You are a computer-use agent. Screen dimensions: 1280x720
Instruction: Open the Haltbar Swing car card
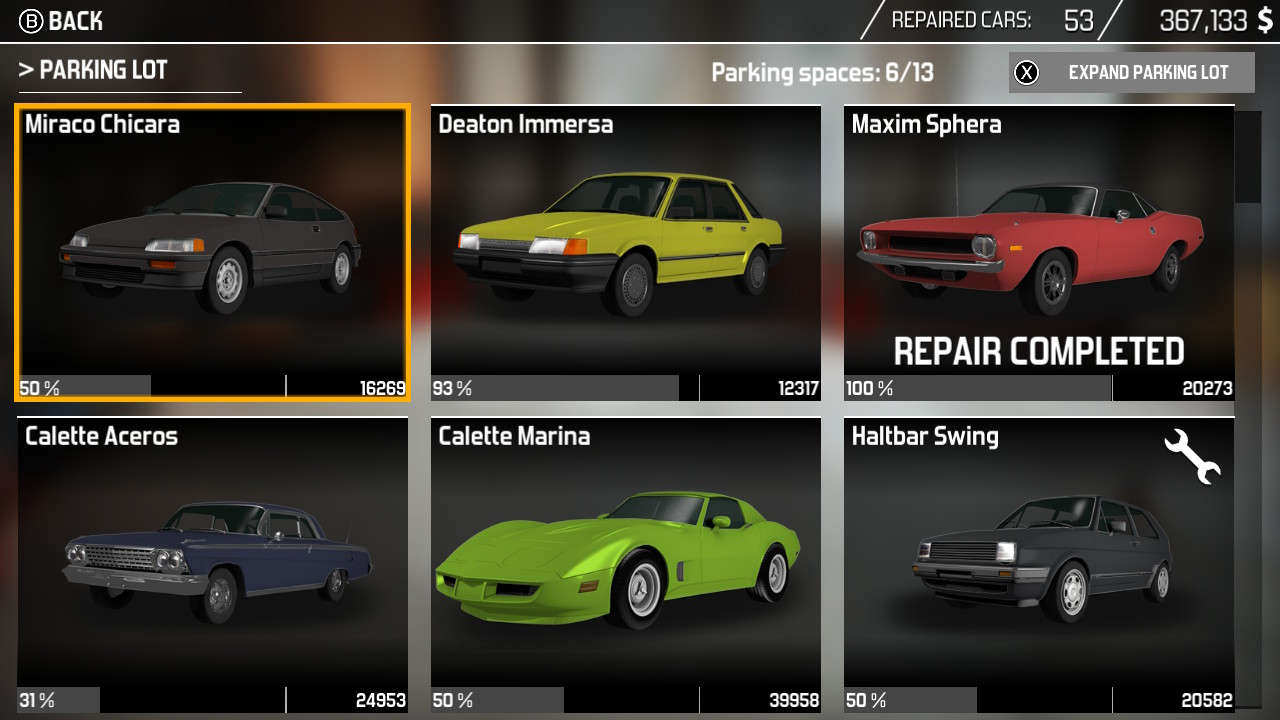point(1039,565)
